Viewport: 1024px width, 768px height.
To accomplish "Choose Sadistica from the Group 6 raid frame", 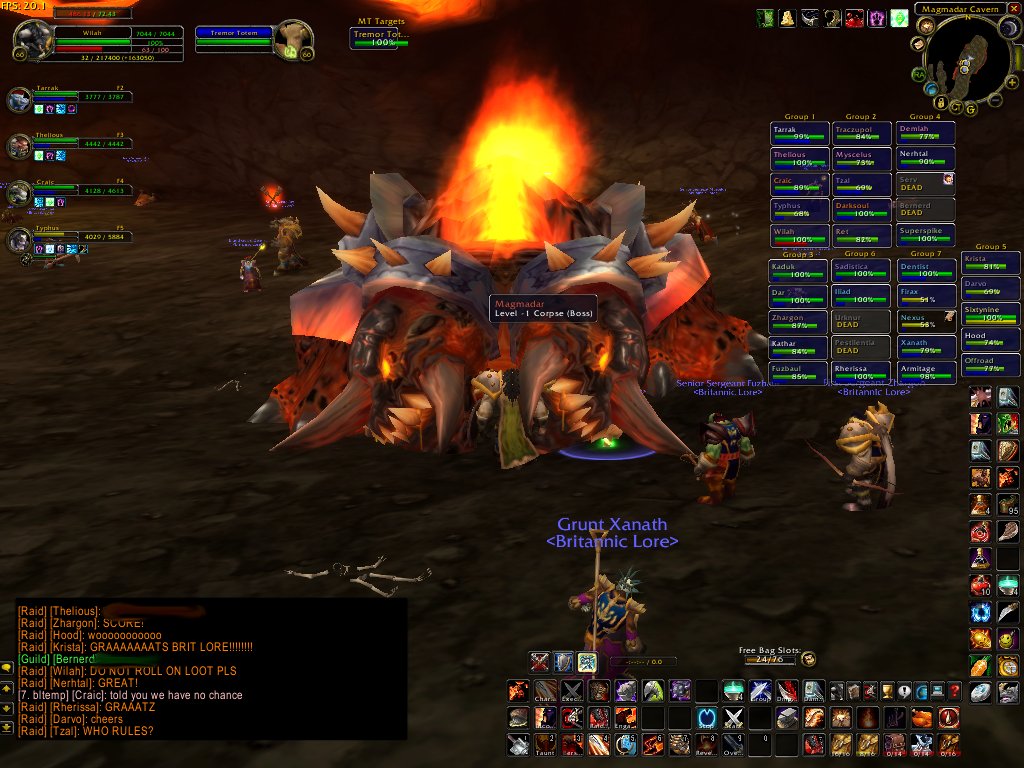I will [x=861, y=270].
